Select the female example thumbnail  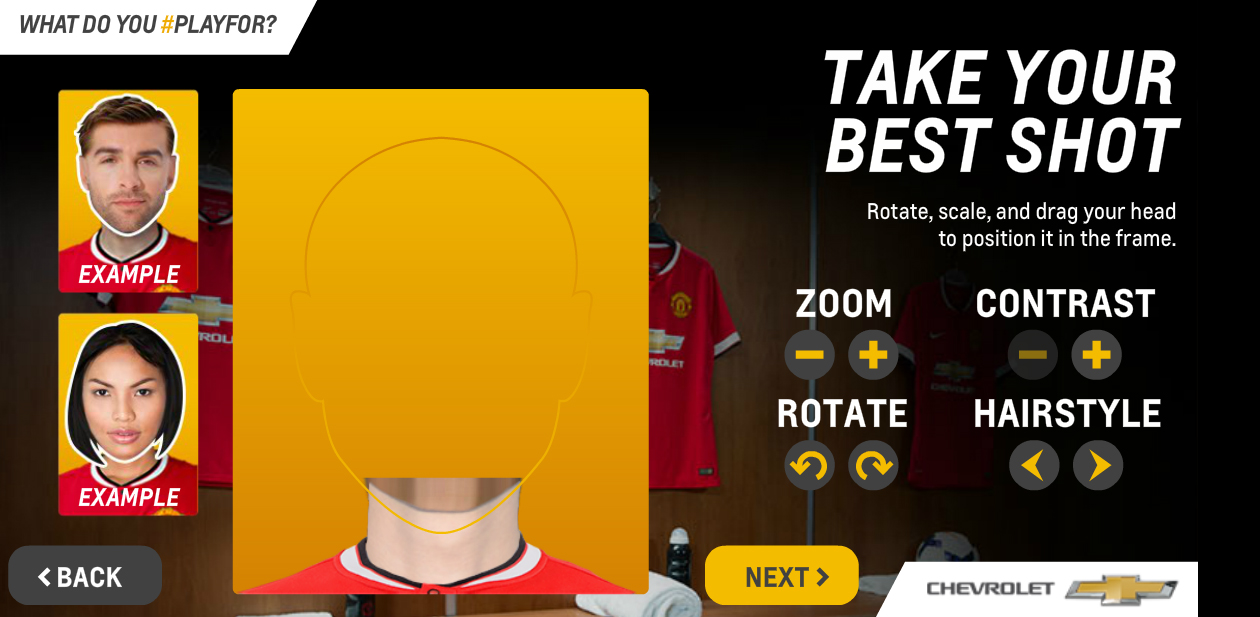pyautogui.click(x=128, y=414)
